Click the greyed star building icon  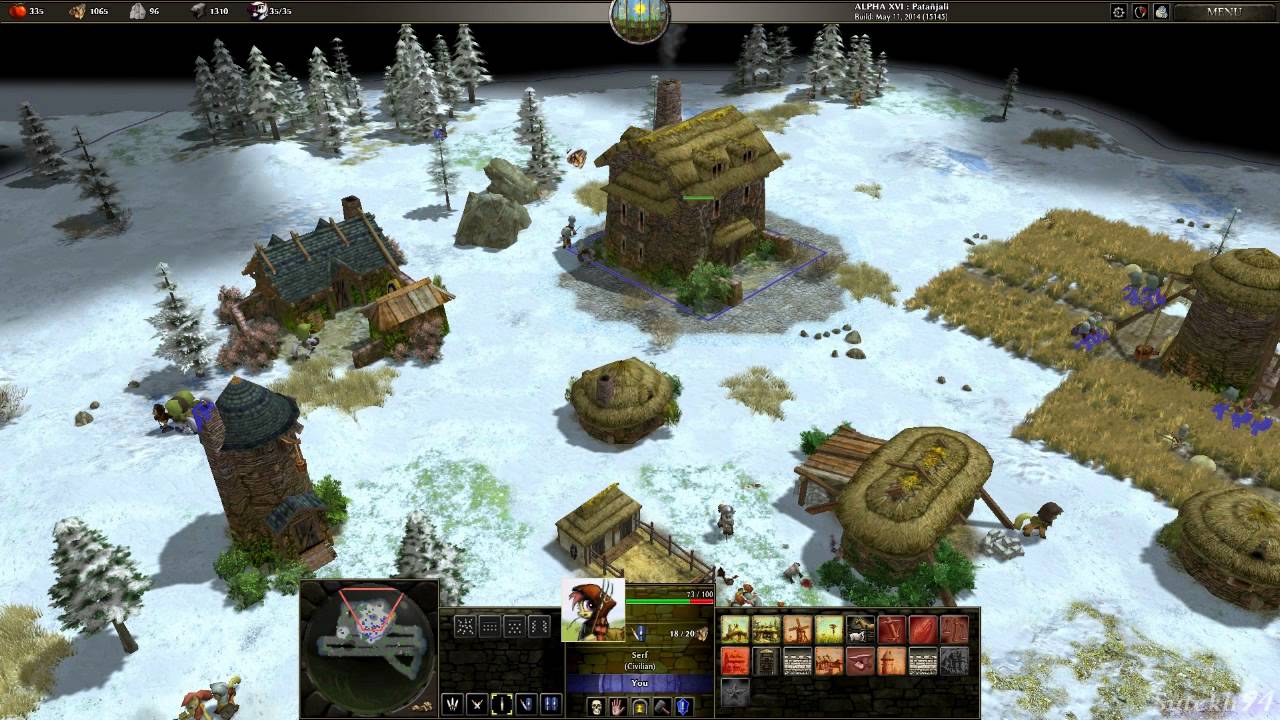click(x=735, y=692)
